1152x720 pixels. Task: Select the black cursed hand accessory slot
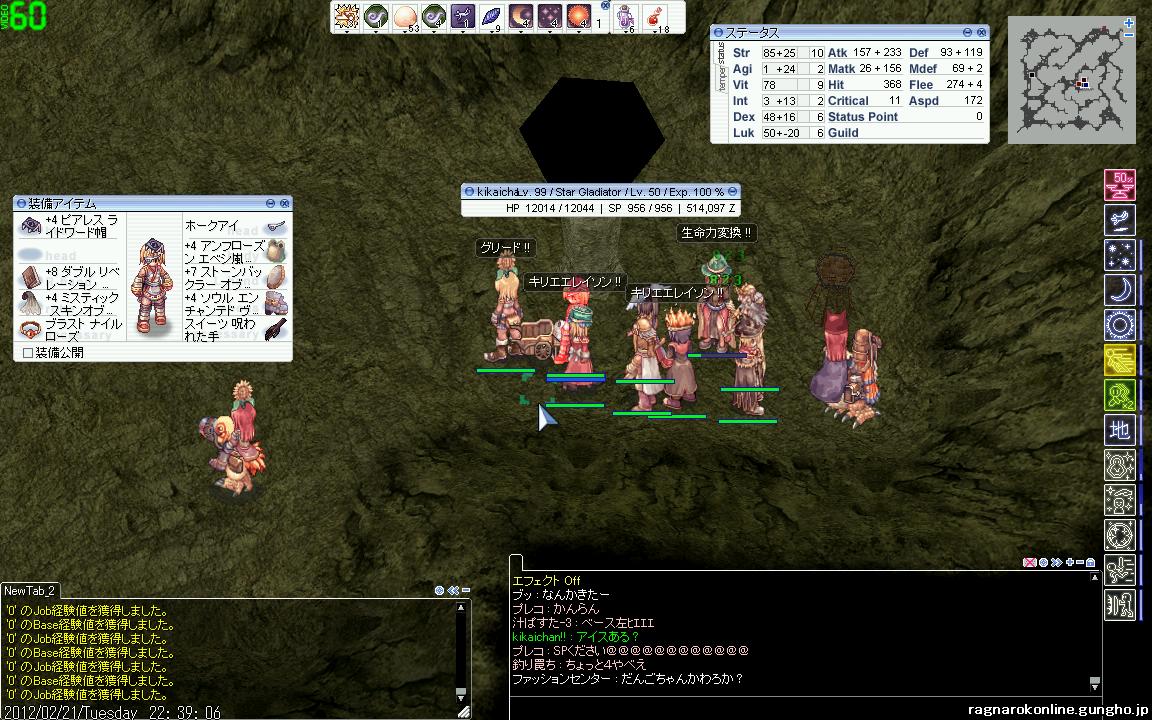276,329
